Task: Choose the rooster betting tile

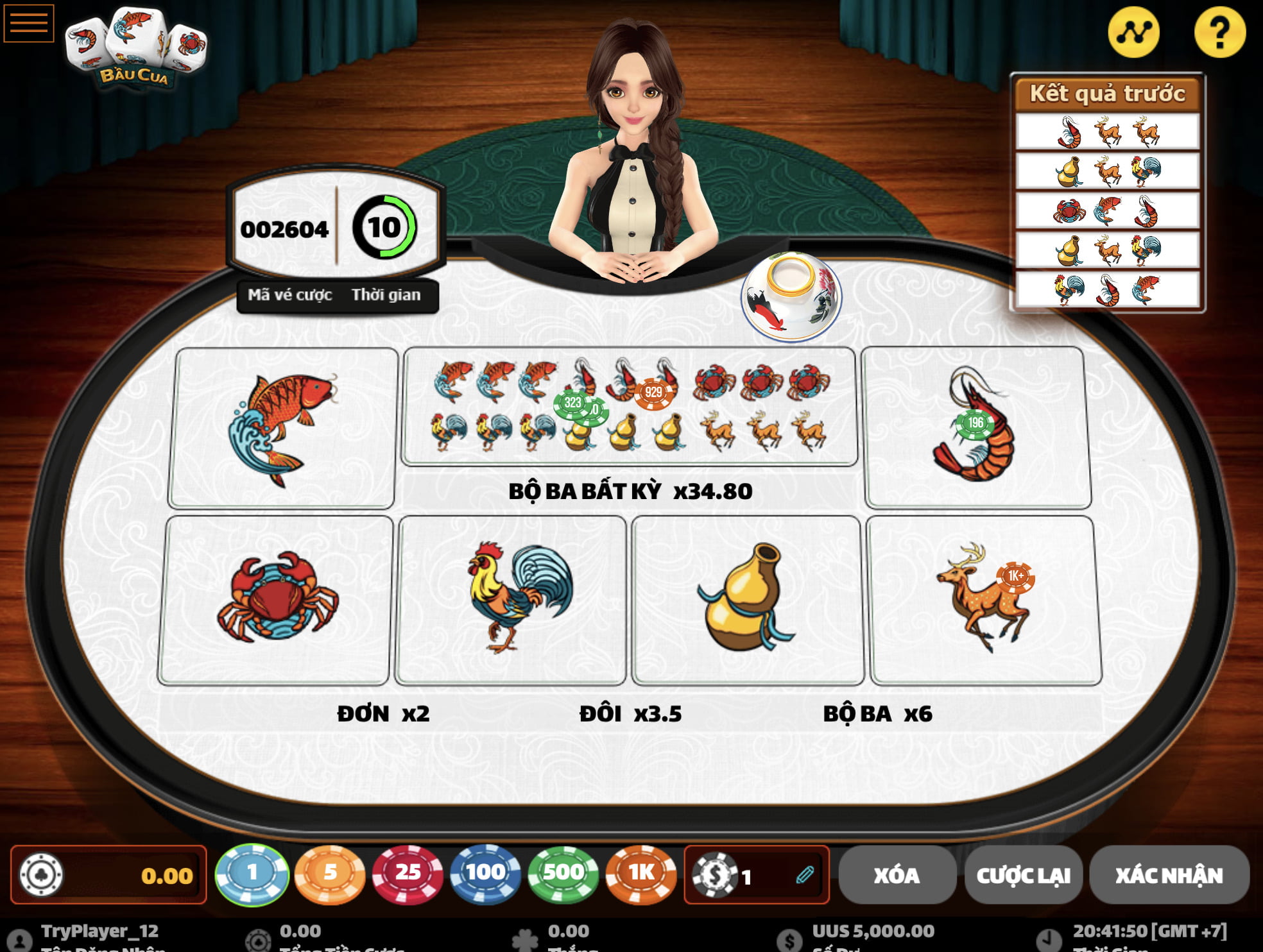Action: point(511,599)
